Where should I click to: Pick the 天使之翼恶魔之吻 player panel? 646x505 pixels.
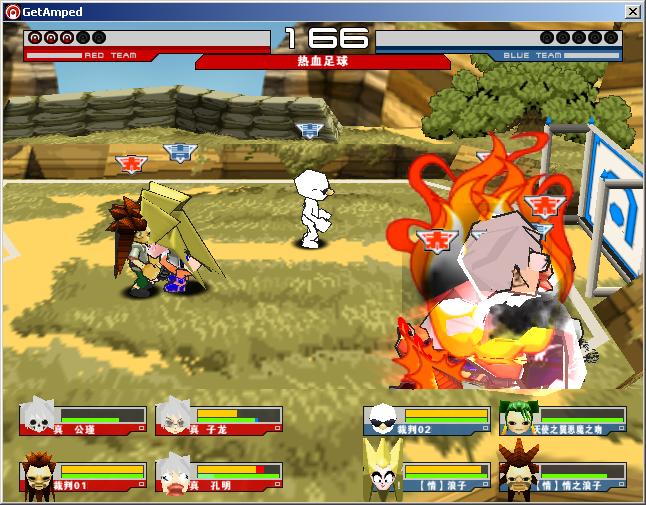click(563, 420)
